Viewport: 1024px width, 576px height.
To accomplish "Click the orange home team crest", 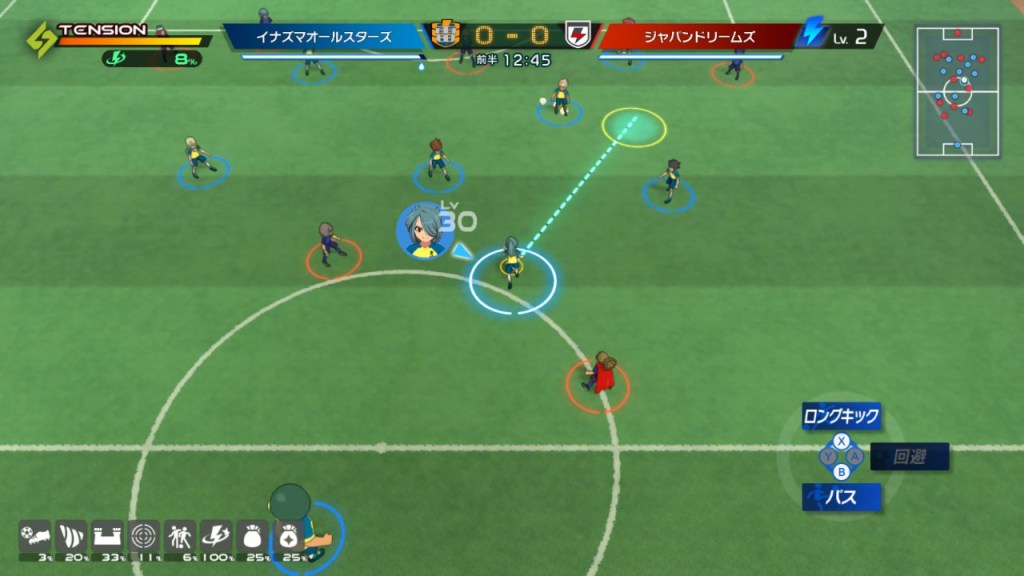I will [x=445, y=35].
